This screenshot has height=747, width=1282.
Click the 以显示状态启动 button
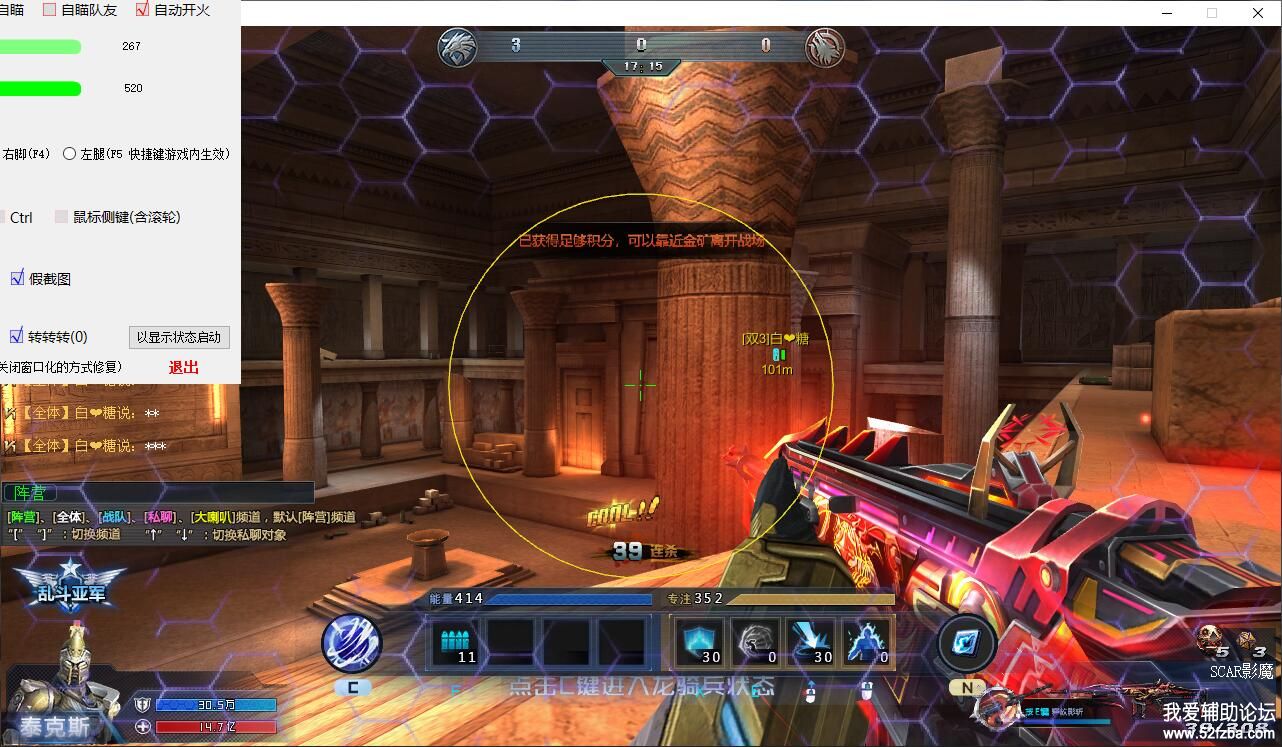coord(179,337)
